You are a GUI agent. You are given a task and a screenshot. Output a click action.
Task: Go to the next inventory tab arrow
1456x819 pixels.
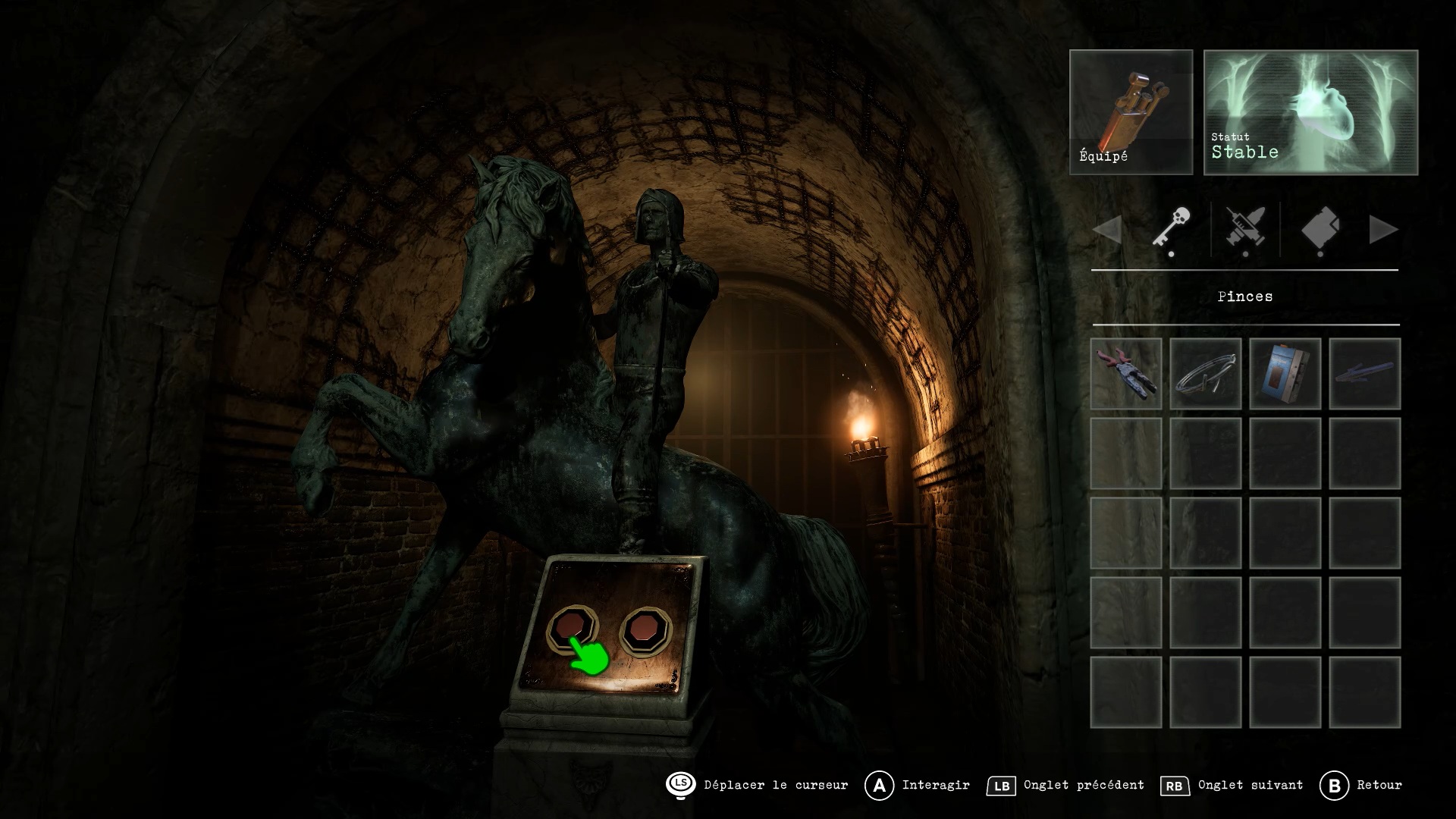[1383, 230]
